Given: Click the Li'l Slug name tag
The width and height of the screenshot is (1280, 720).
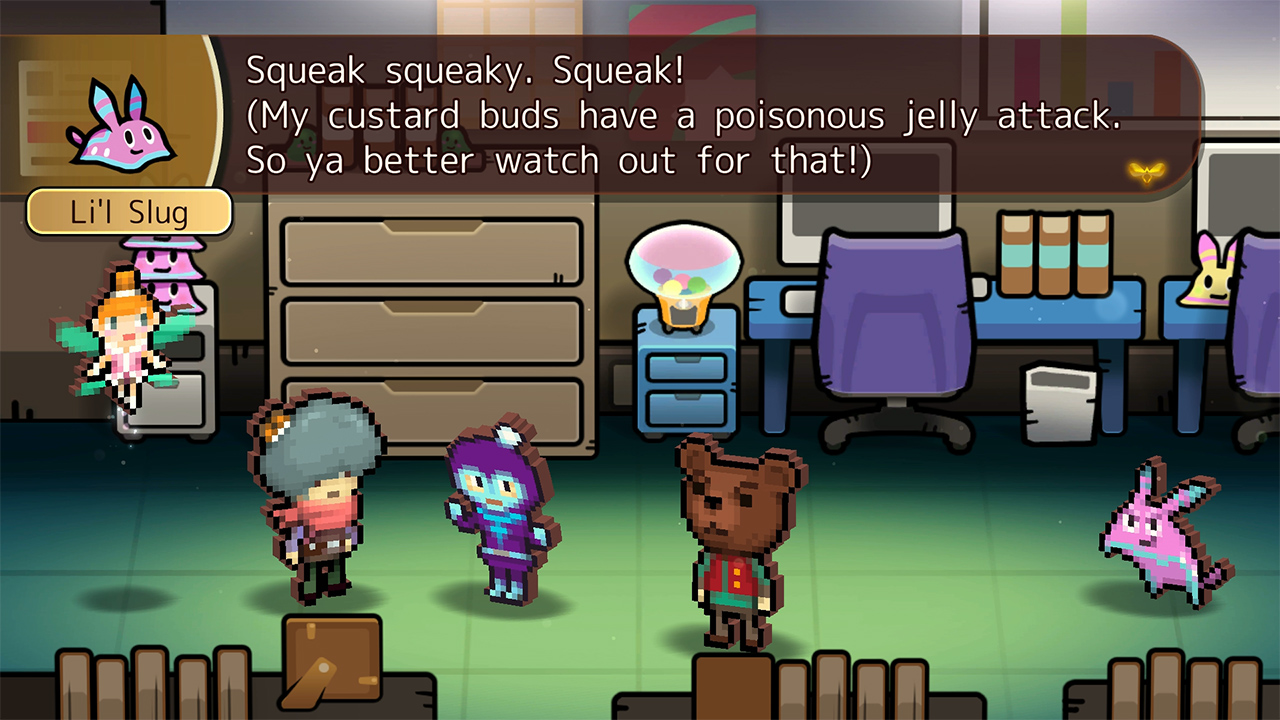Looking at the screenshot, I should (130, 212).
